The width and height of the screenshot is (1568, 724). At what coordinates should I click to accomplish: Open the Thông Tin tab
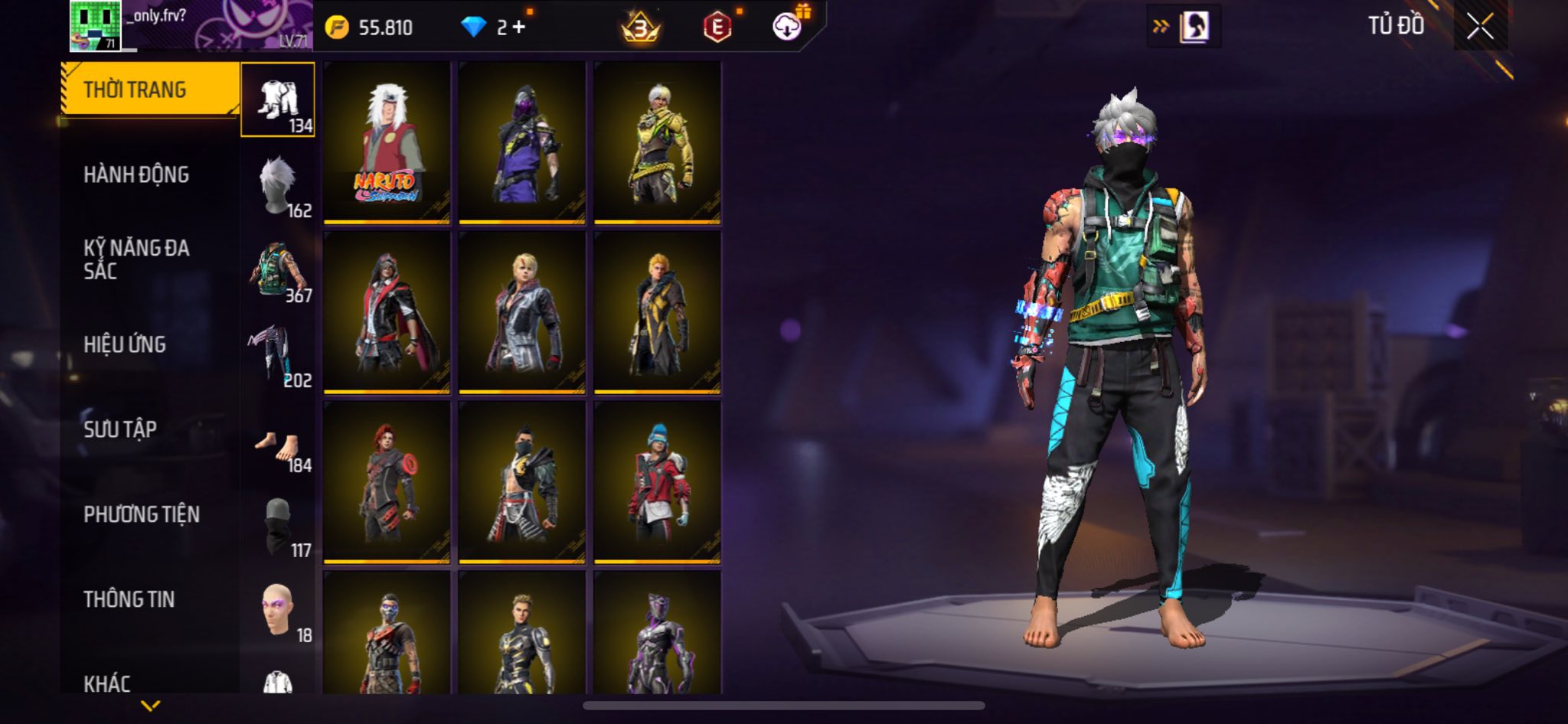129,599
